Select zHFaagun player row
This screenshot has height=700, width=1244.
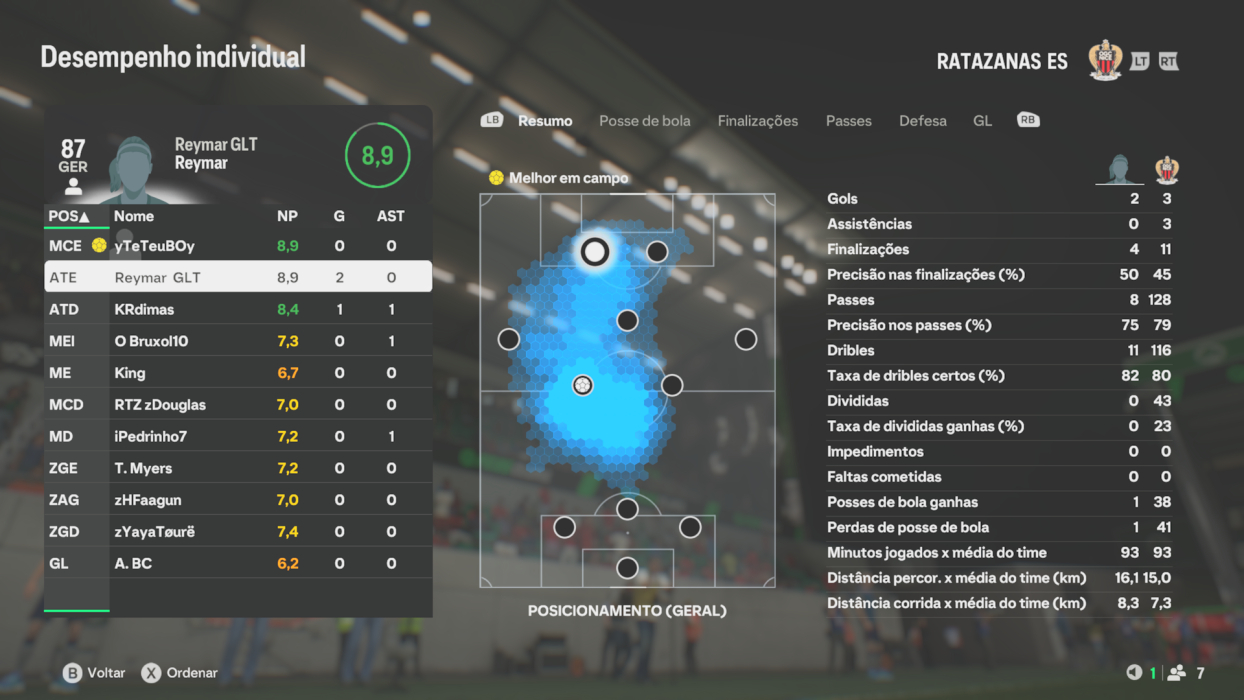click(238, 500)
